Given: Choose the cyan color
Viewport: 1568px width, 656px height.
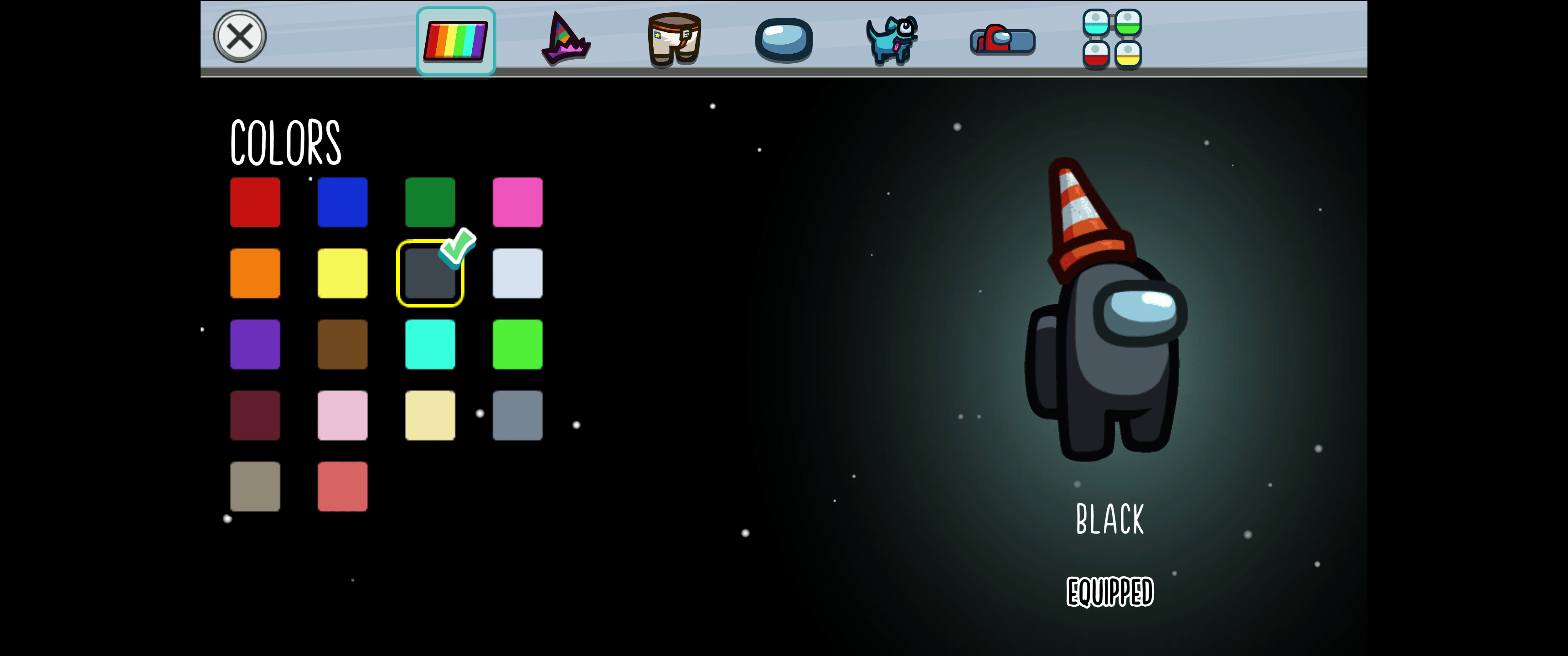Looking at the screenshot, I should coord(430,344).
